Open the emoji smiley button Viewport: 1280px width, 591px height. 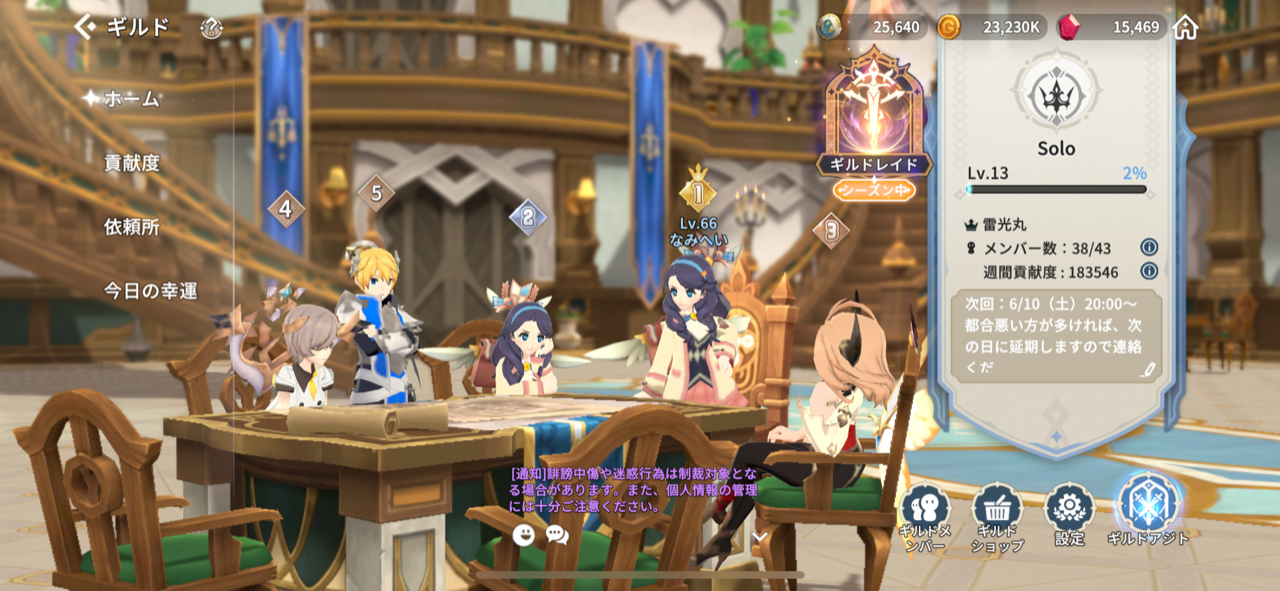click(523, 535)
